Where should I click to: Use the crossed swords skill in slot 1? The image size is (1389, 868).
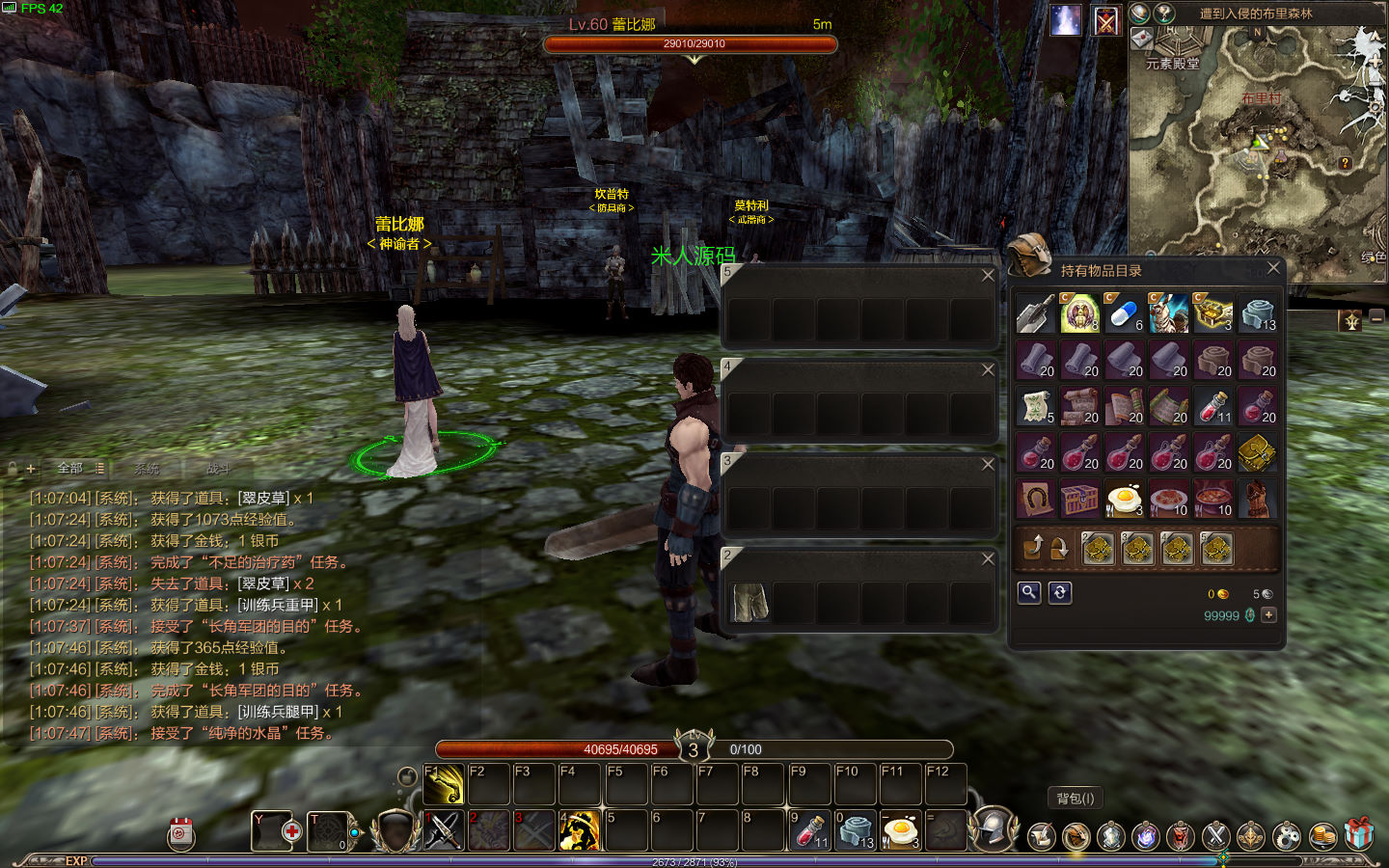point(444,831)
